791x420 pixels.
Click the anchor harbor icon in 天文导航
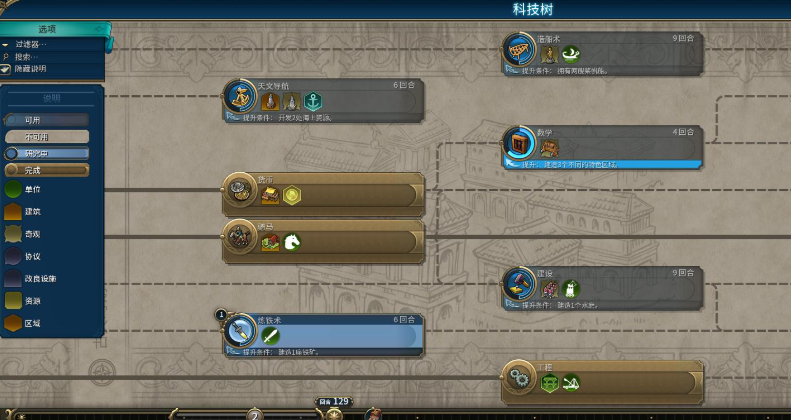pyautogui.click(x=313, y=101)
